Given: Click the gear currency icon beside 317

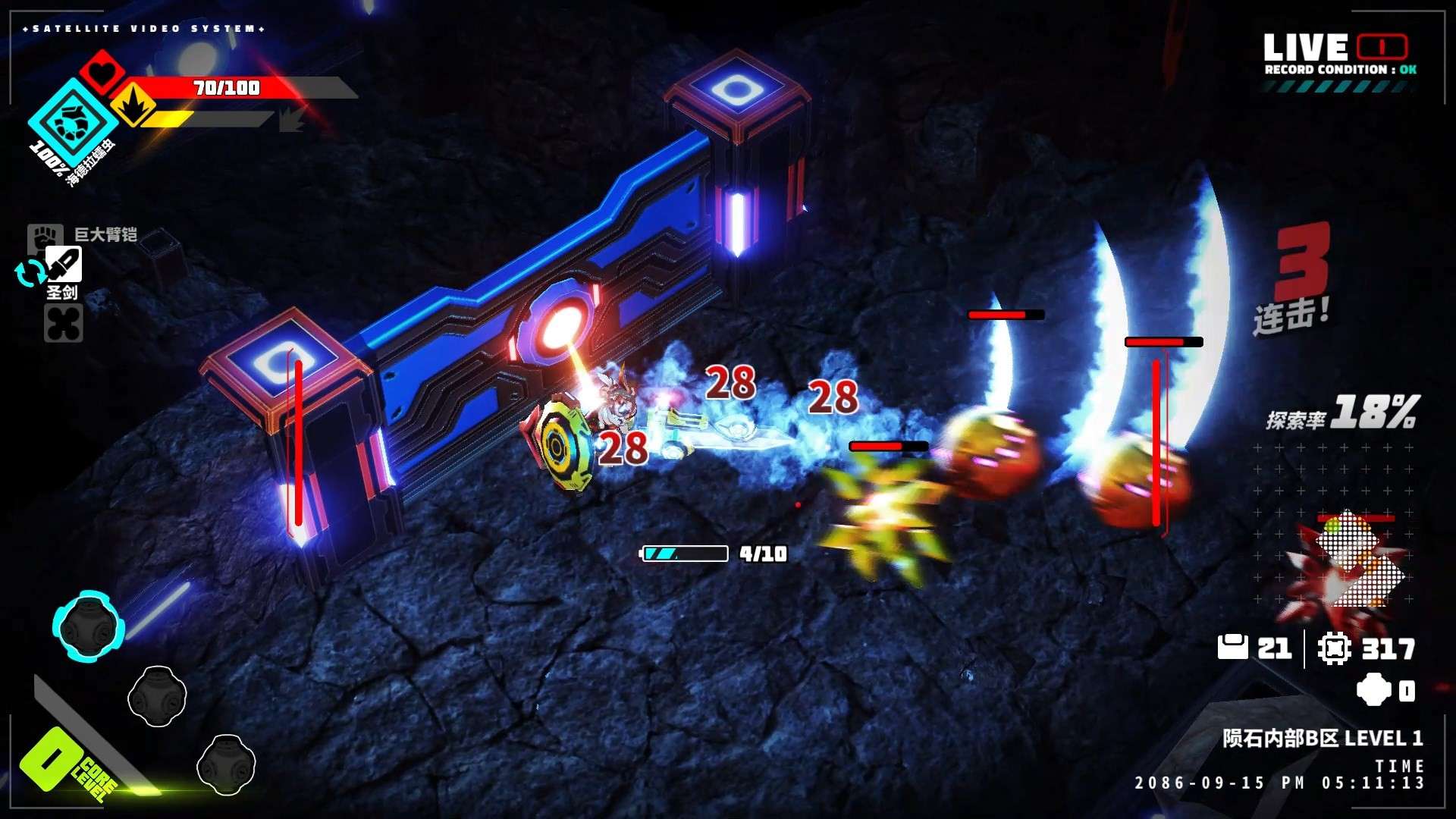Looking at the screenshot, I should coord(1334,648).
